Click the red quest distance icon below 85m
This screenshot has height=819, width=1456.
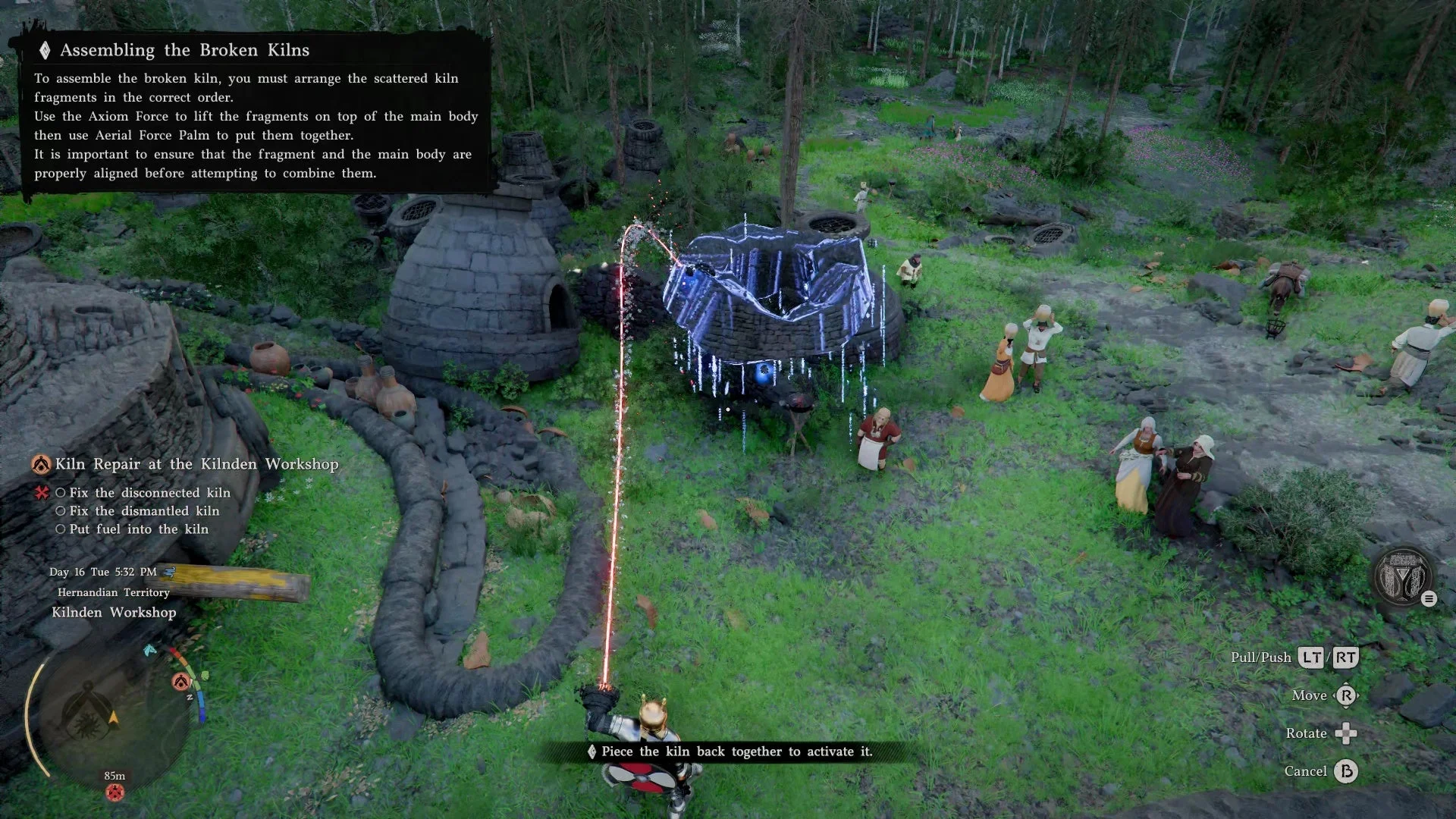coord(115,793)
